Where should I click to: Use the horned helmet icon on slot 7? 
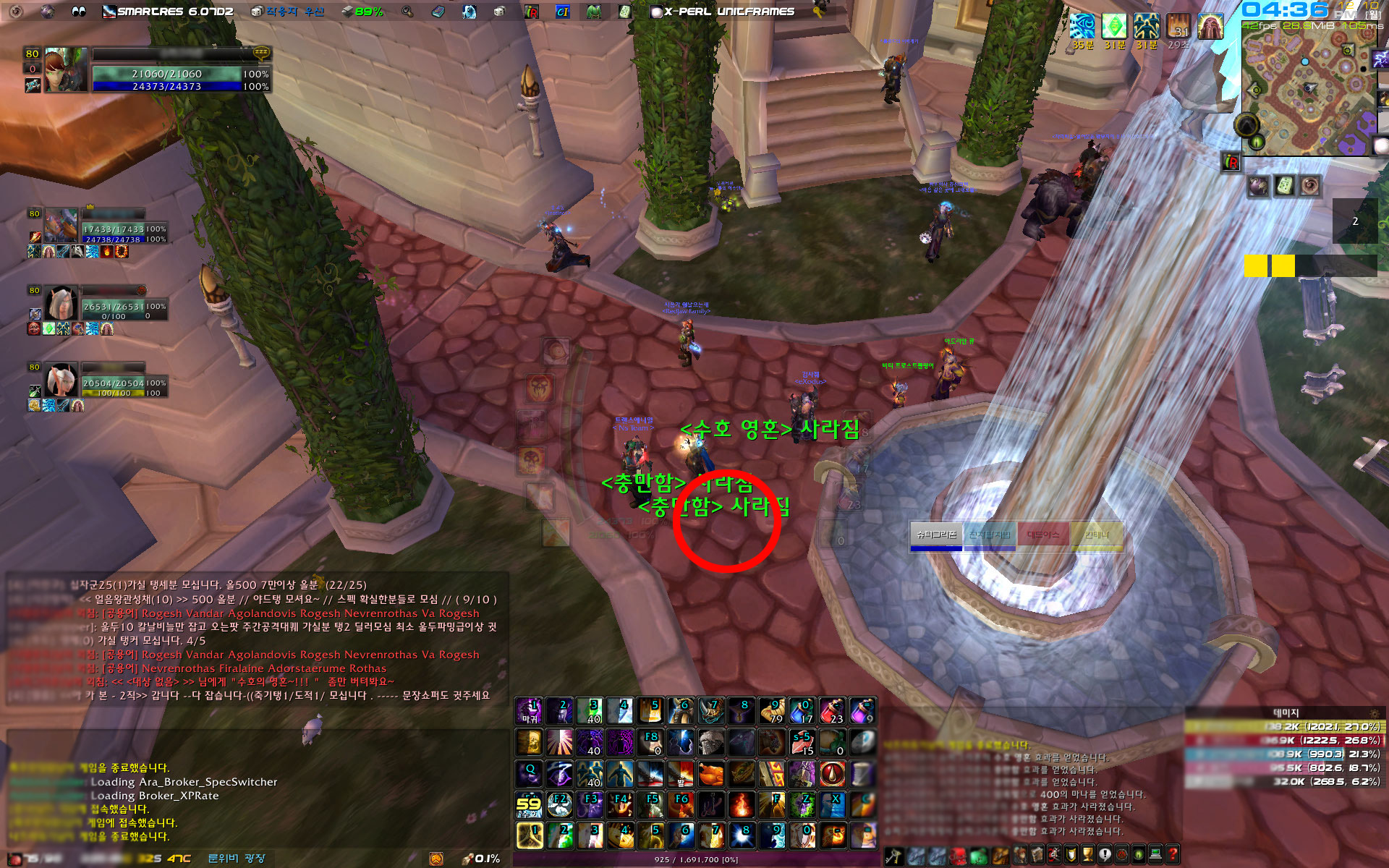[711, 711]
